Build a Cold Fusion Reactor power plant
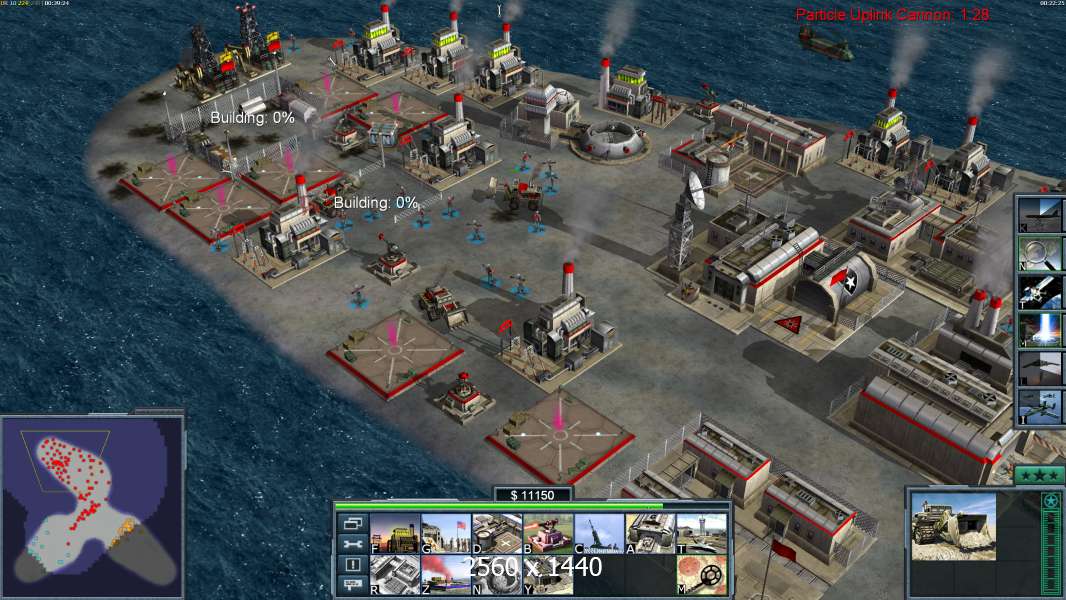1066x600 pixels. click(395, 534)
